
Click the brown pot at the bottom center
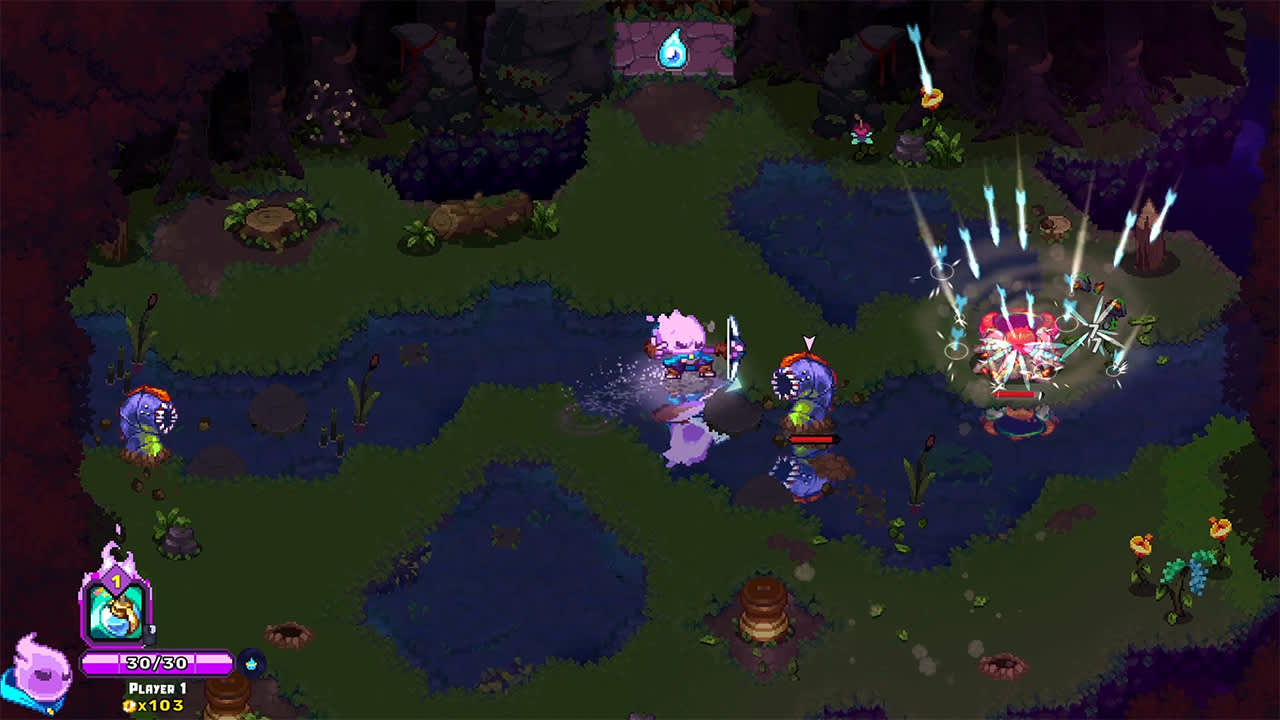[x=763, y=610]
